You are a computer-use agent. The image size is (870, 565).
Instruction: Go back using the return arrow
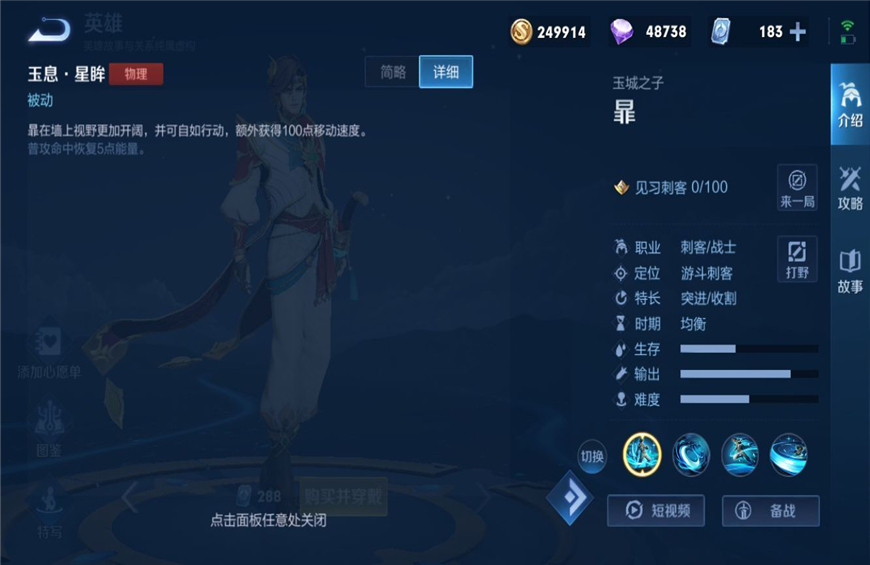click(x=48, y=31)
